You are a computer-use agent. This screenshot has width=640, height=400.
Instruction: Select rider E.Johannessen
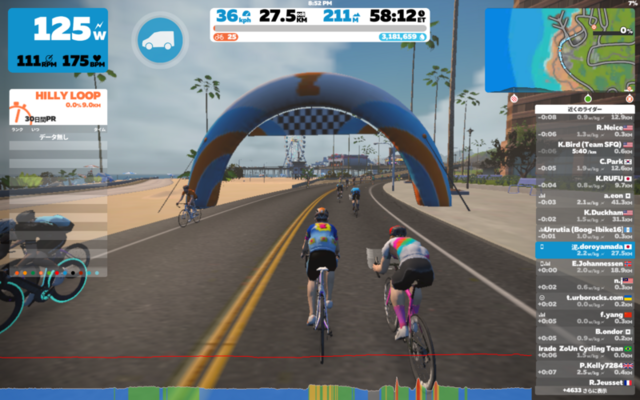(x=585, y=265)
